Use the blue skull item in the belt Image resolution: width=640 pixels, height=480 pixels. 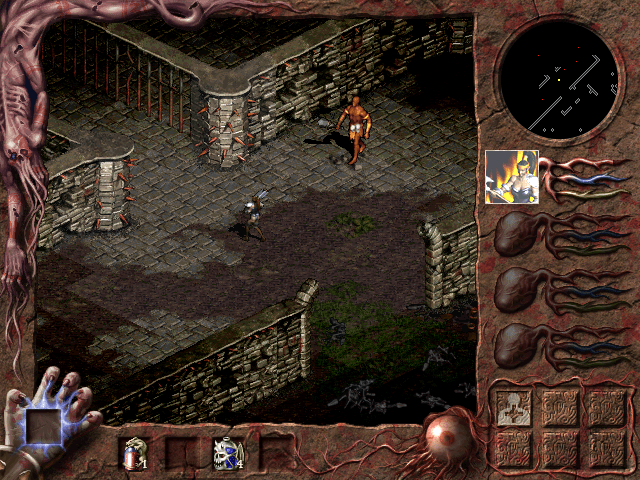click(227, 454)
